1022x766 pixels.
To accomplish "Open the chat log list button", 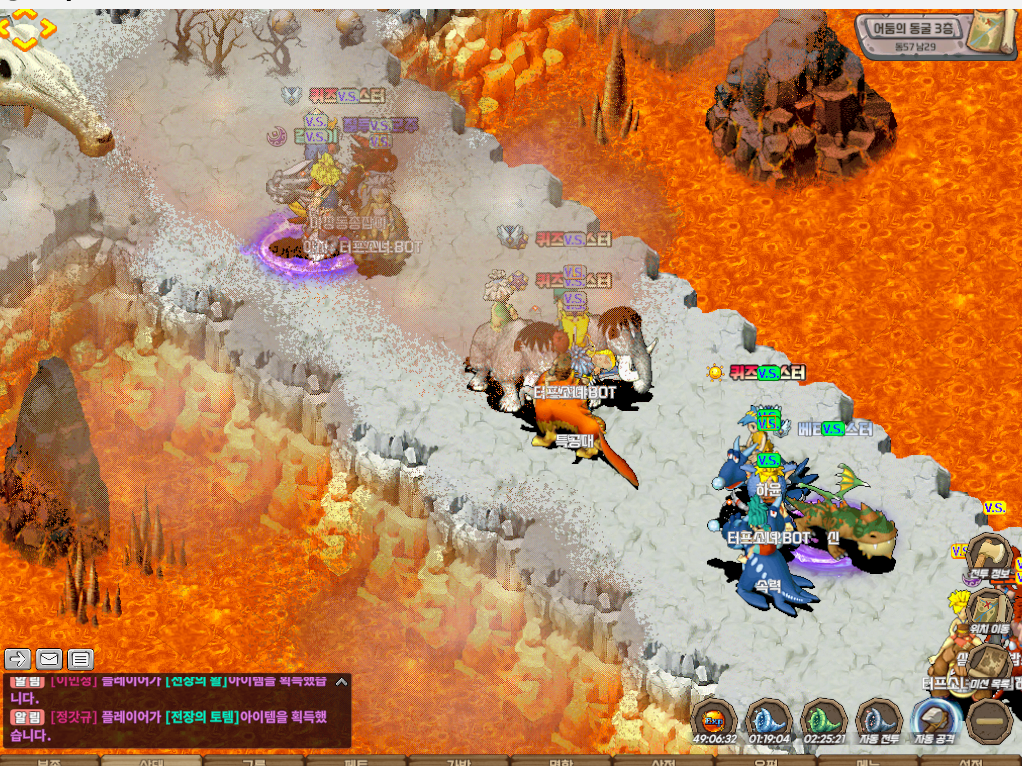I will pos(81,658).
